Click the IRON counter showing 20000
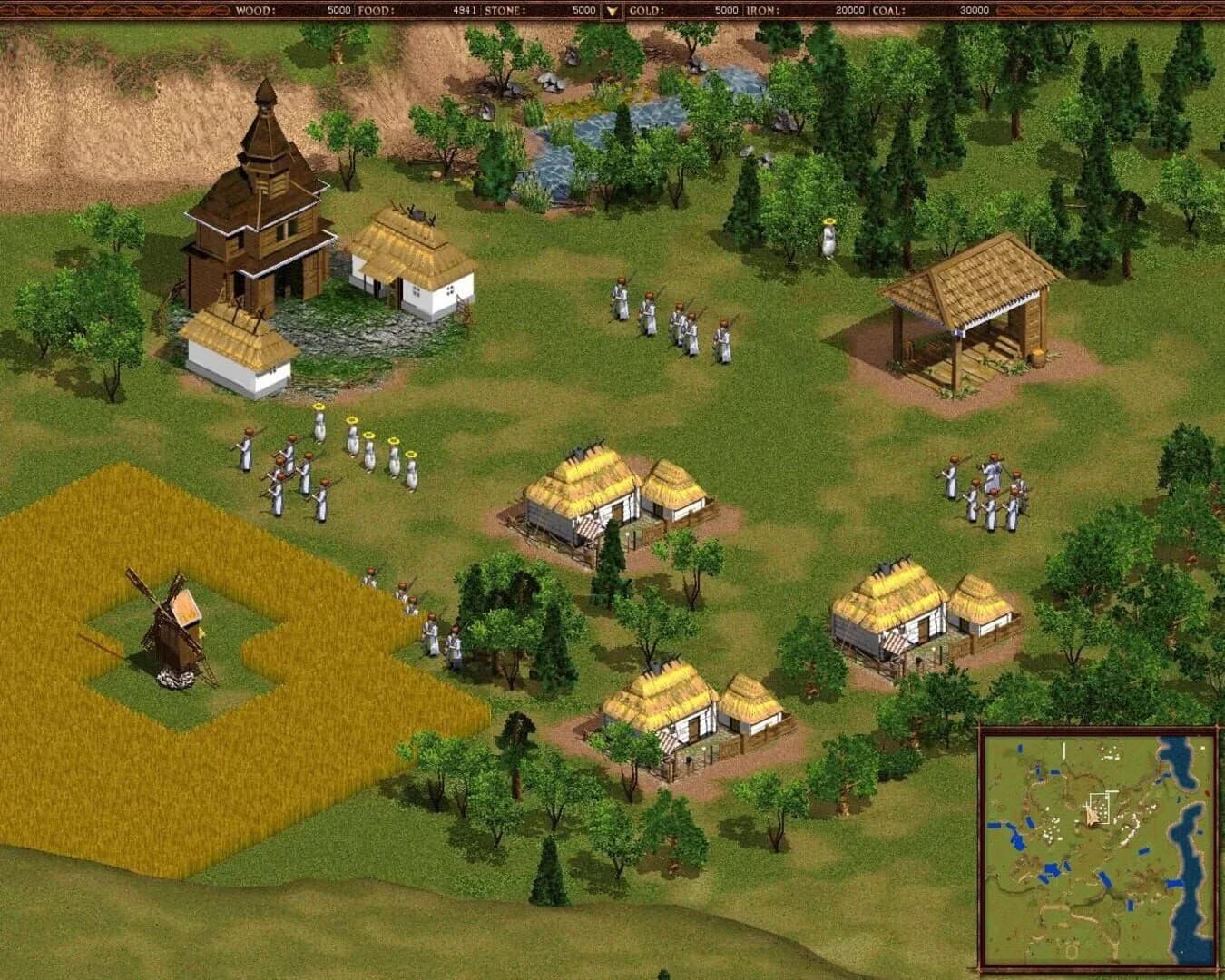 [848, 12]
